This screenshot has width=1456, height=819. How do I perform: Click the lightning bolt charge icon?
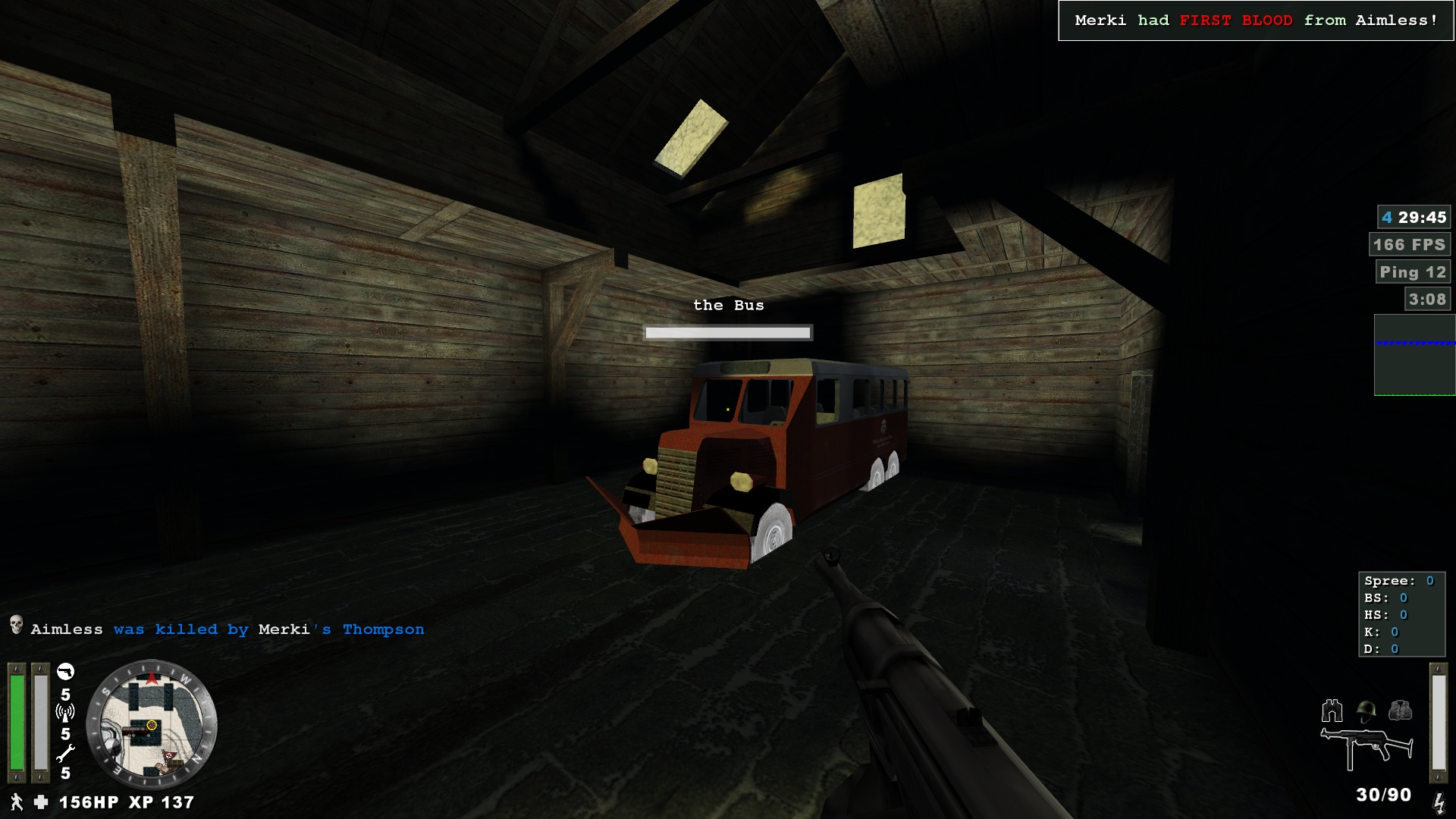coord(1438,802)
